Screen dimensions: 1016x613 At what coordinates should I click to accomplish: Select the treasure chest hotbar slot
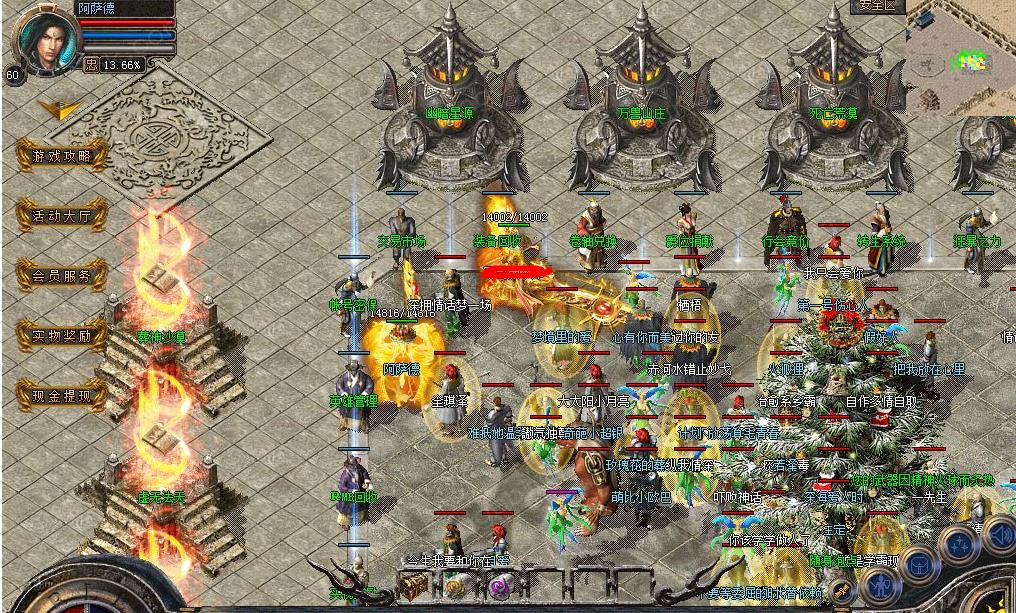413,584
